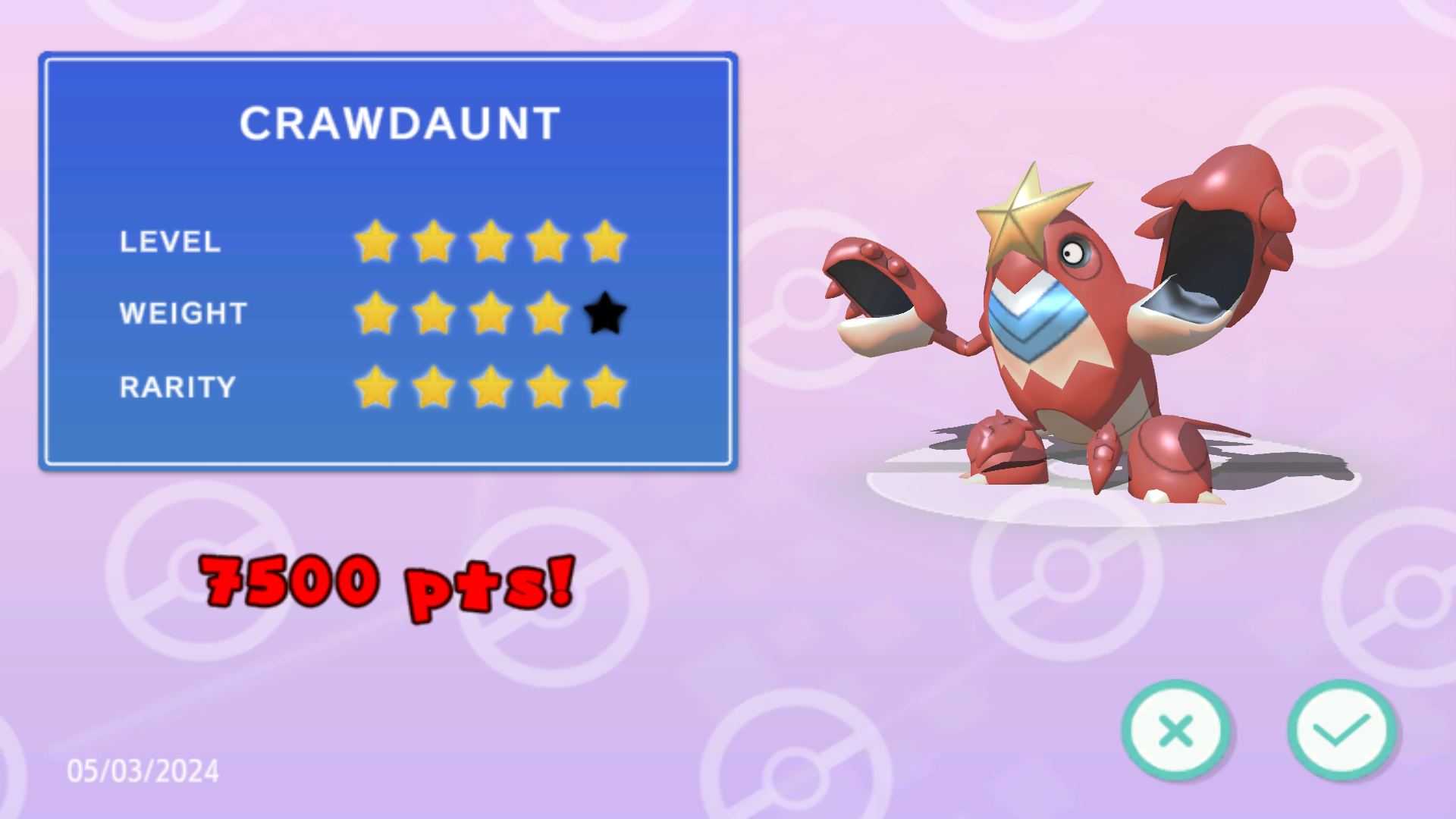Click the WEIGHT label on the card
The image size is (1456, 819).
[x=182, y=313]
